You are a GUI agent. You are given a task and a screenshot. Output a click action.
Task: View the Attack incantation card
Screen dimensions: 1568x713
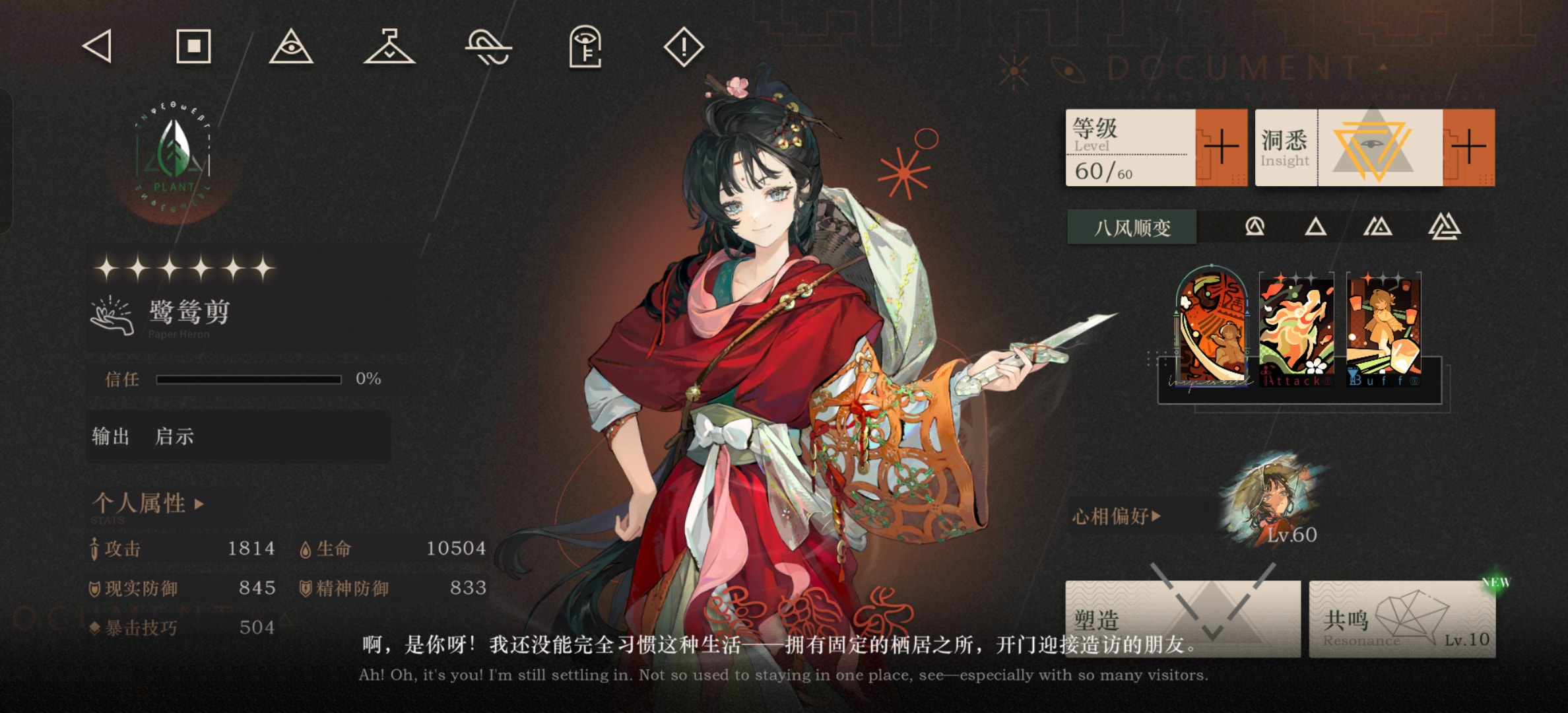[x=1296, y=329]
